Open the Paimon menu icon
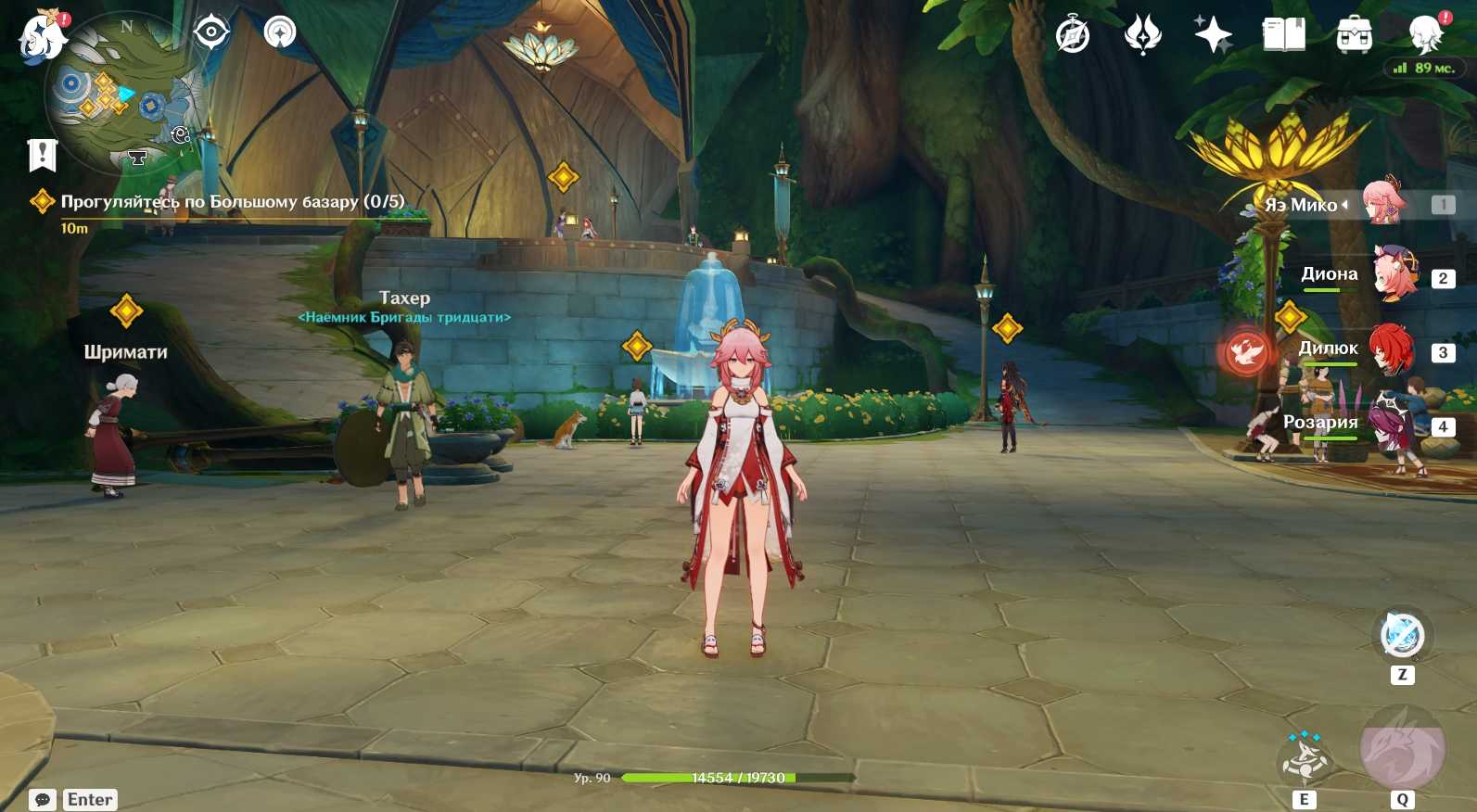The image size is (1477, 812). [42, 39]
